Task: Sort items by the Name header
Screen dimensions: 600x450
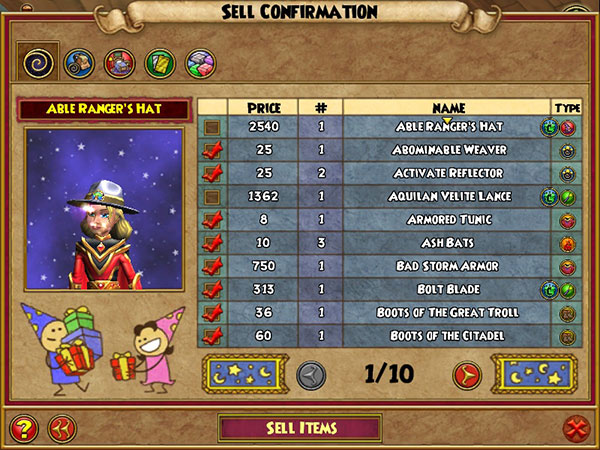Action: pyautogui.click(x=448, y=107)
